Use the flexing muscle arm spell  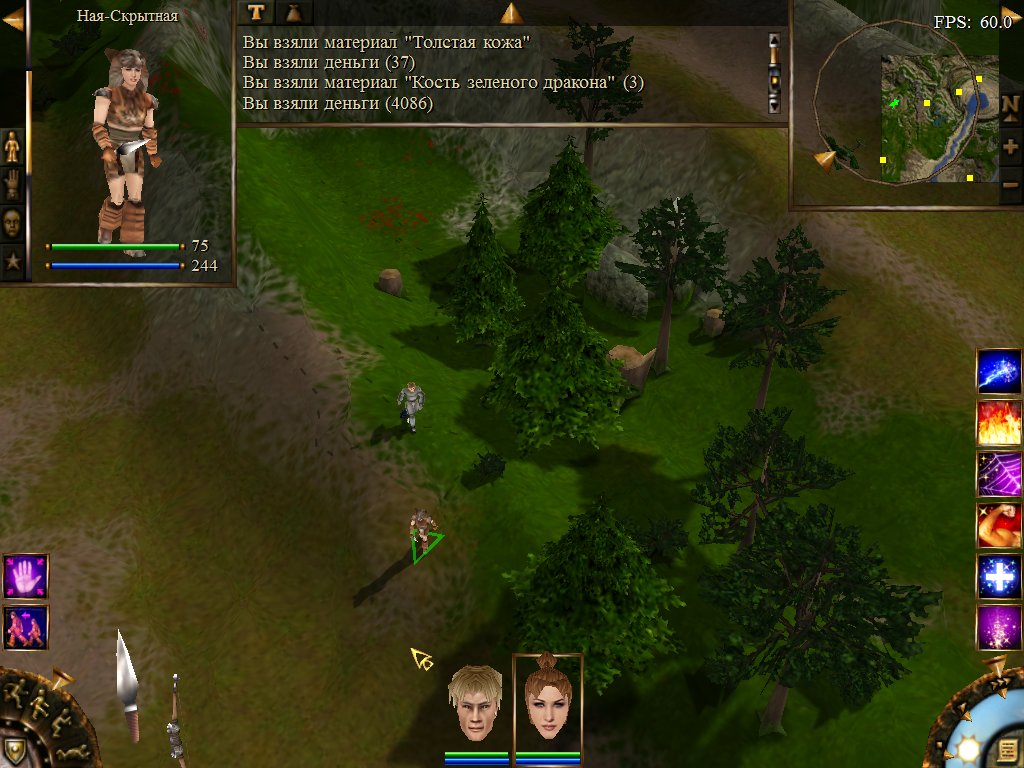tap(998, 525)
